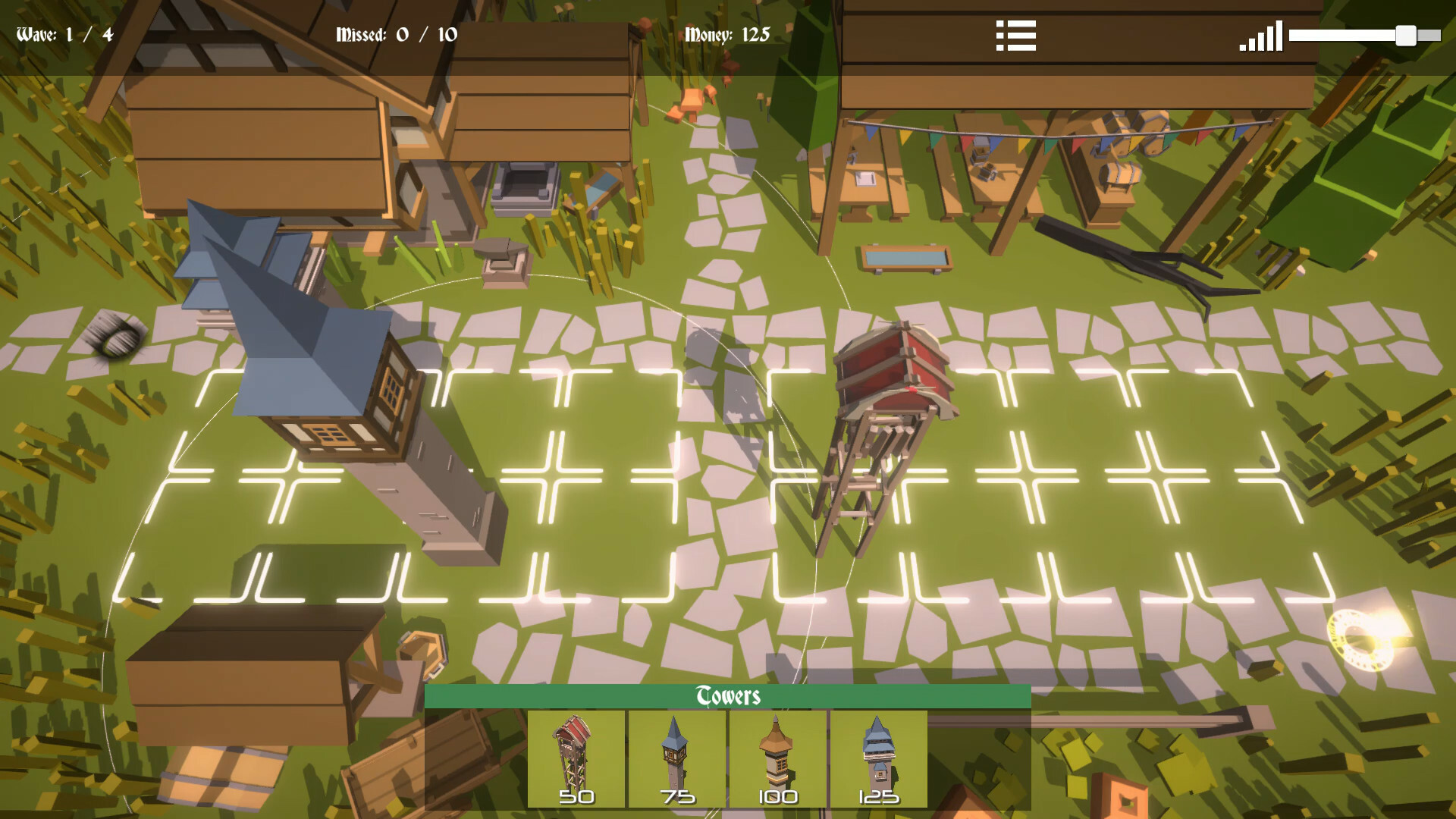Click the Missed 0/10 counter
The width and height of the screenshot is (1456, 819).
394,34
